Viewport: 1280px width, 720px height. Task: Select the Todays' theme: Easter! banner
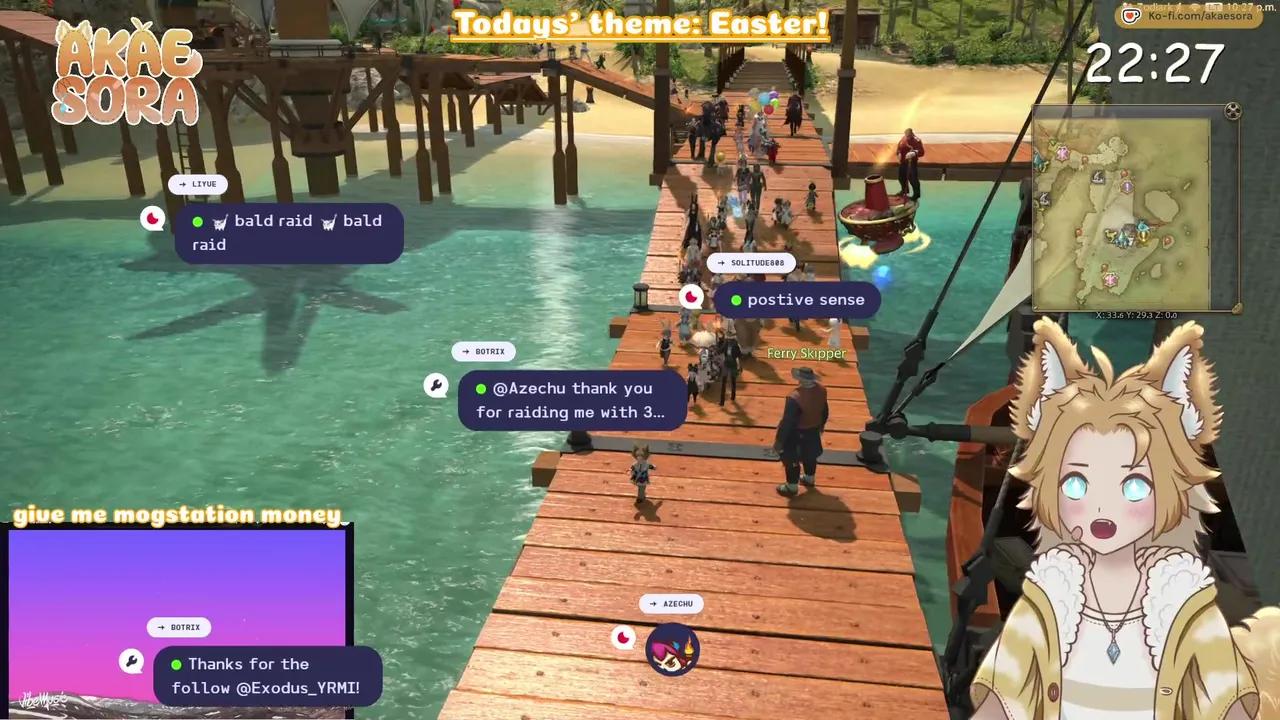click(x=640, y=23)
